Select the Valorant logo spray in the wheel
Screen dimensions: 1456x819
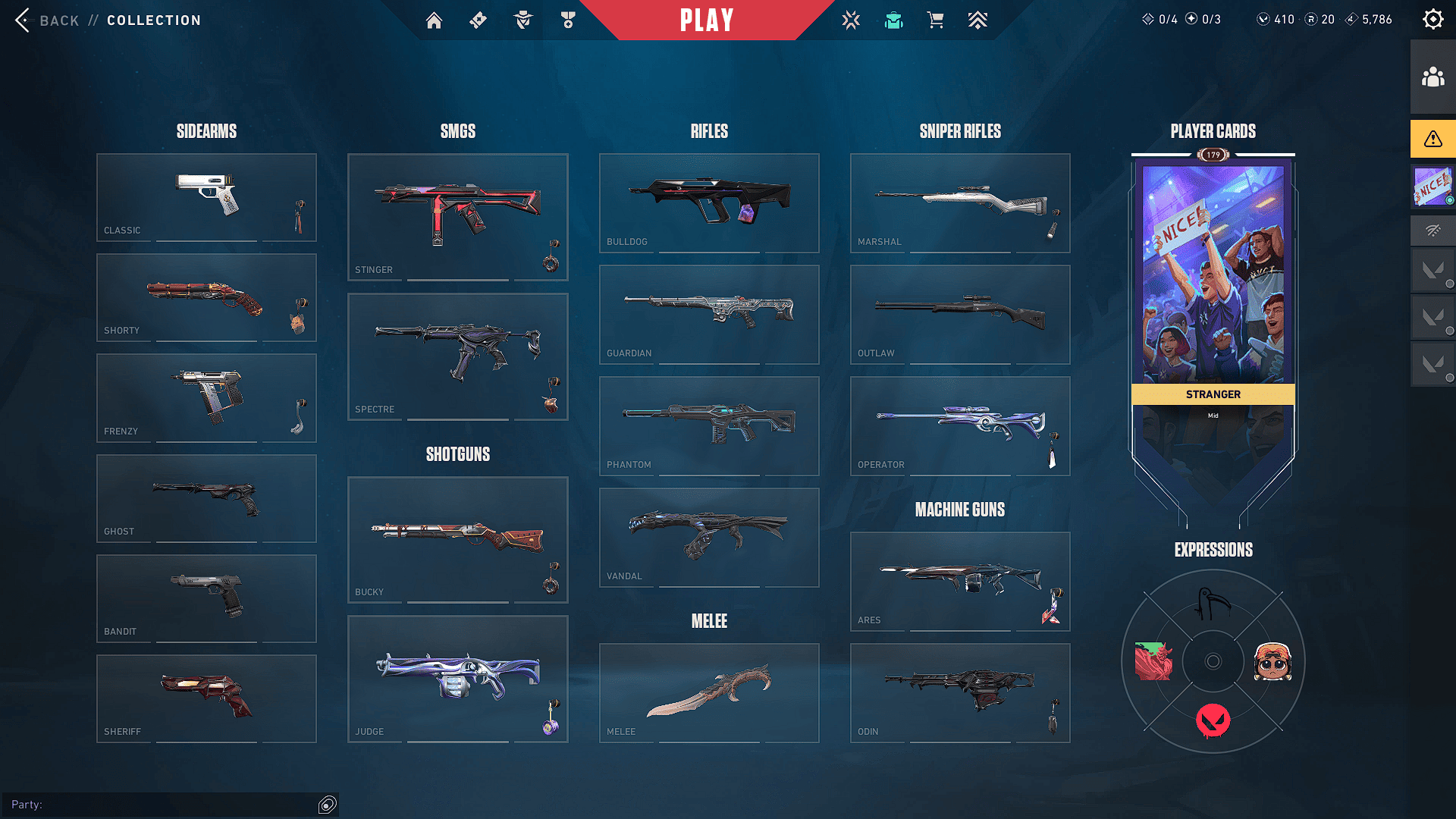1213,720
